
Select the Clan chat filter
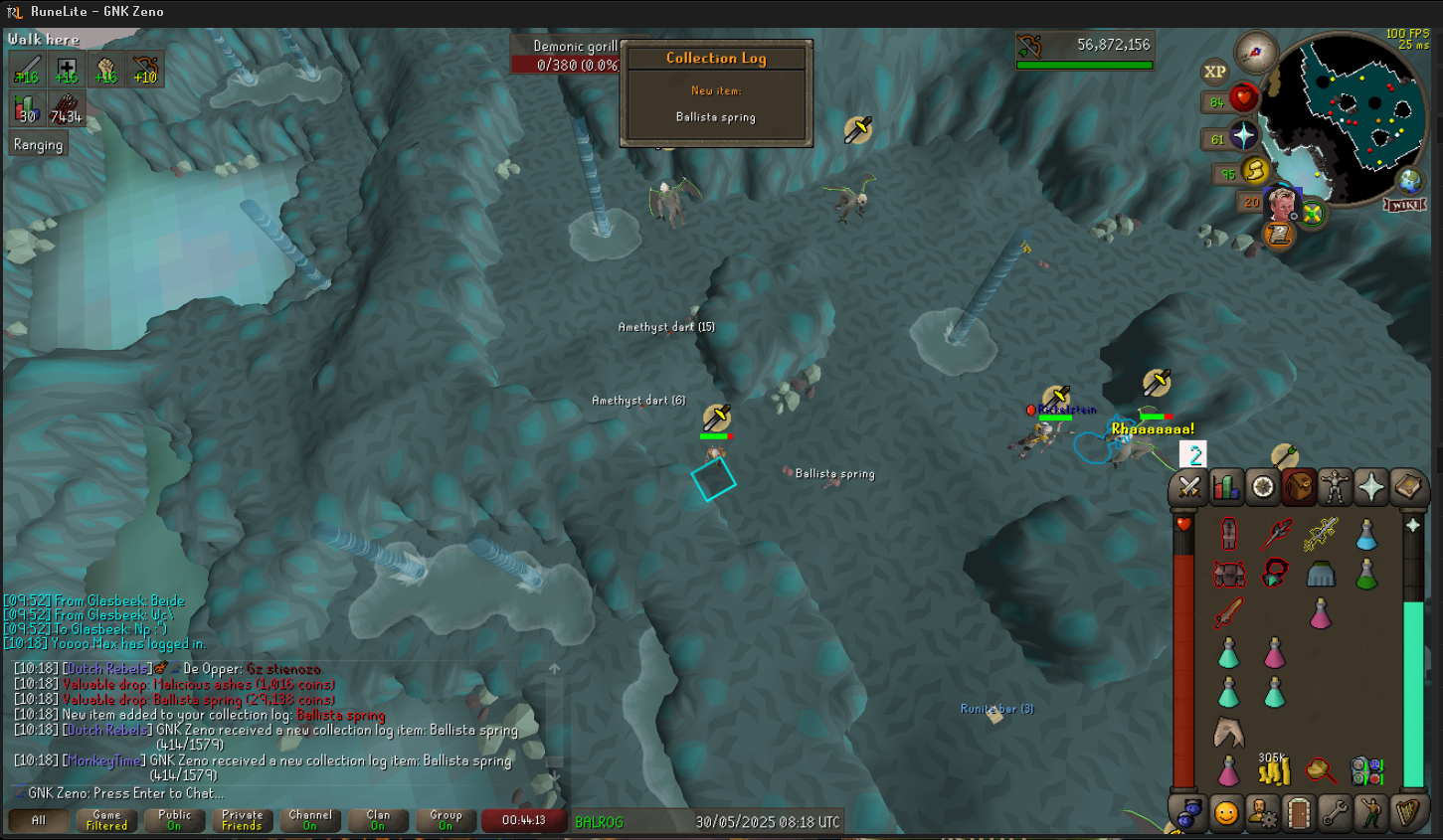click(378, 820)
